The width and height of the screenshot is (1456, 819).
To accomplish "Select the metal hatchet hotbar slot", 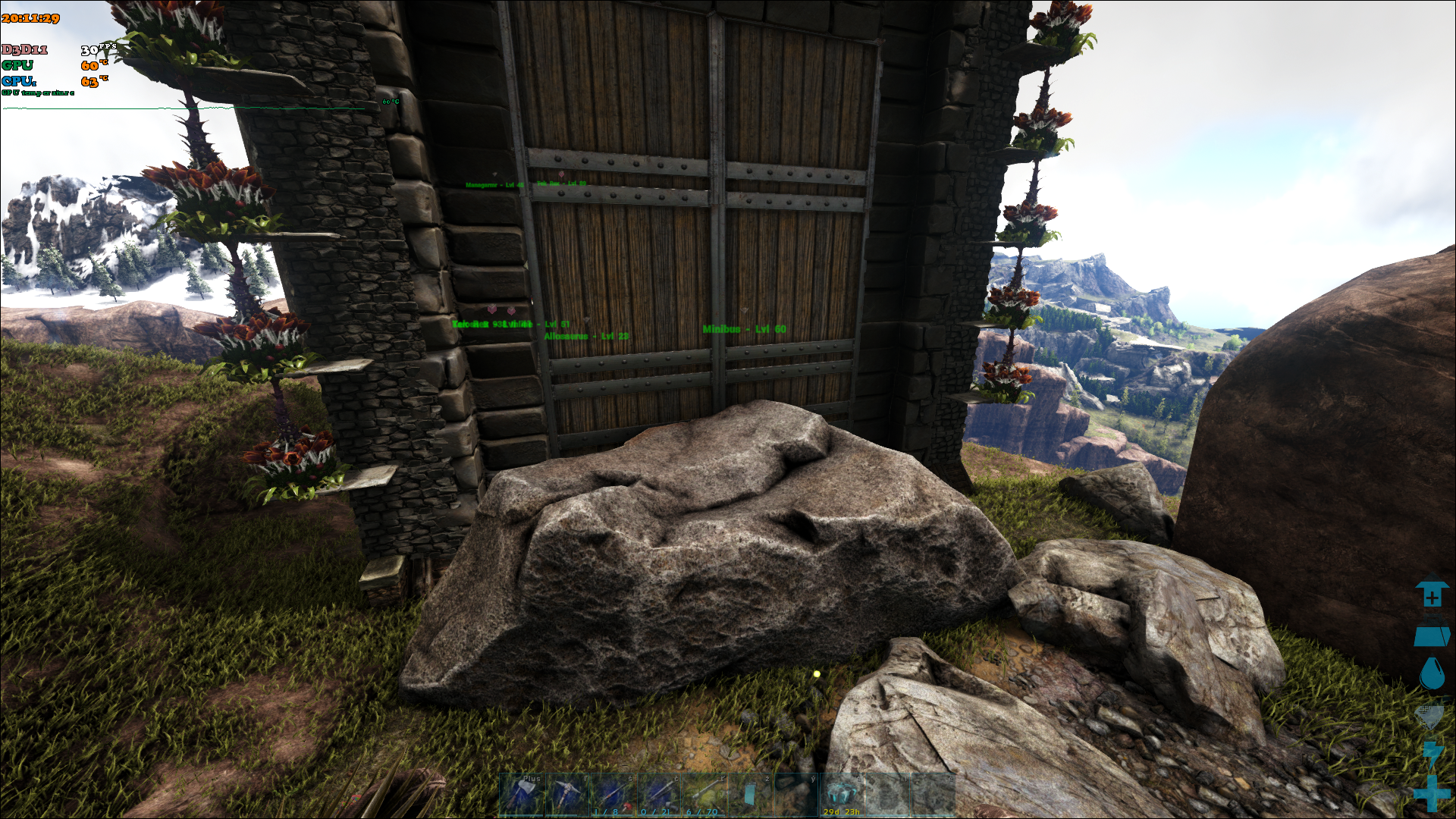I will coord(522,795).
